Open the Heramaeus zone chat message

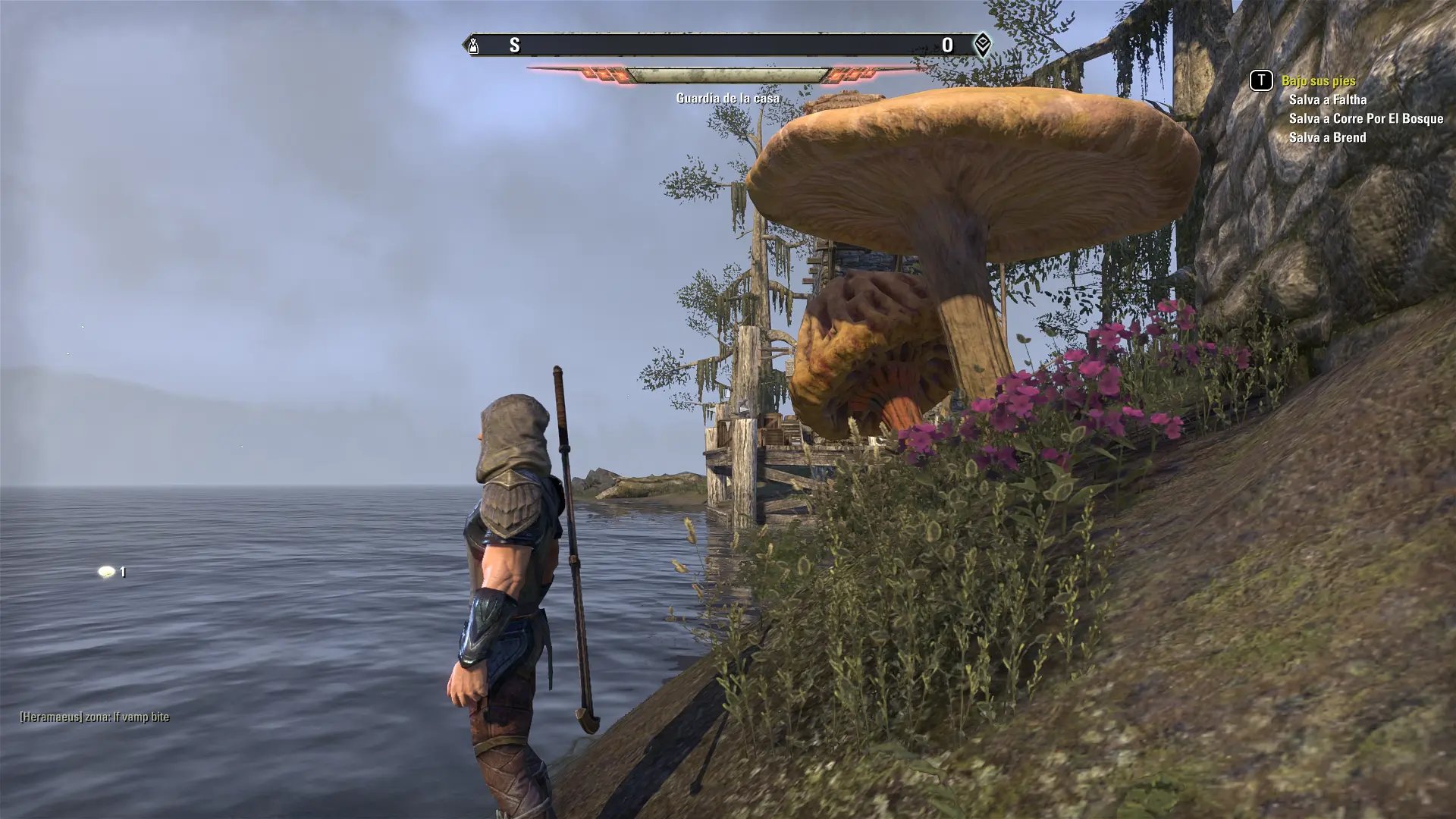(x=95, y=717)
